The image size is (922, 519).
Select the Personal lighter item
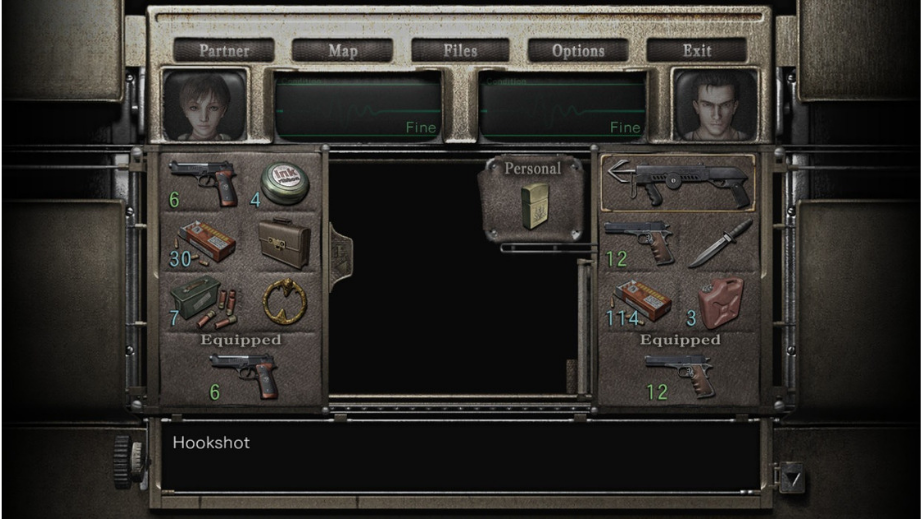tap(533, 204)
